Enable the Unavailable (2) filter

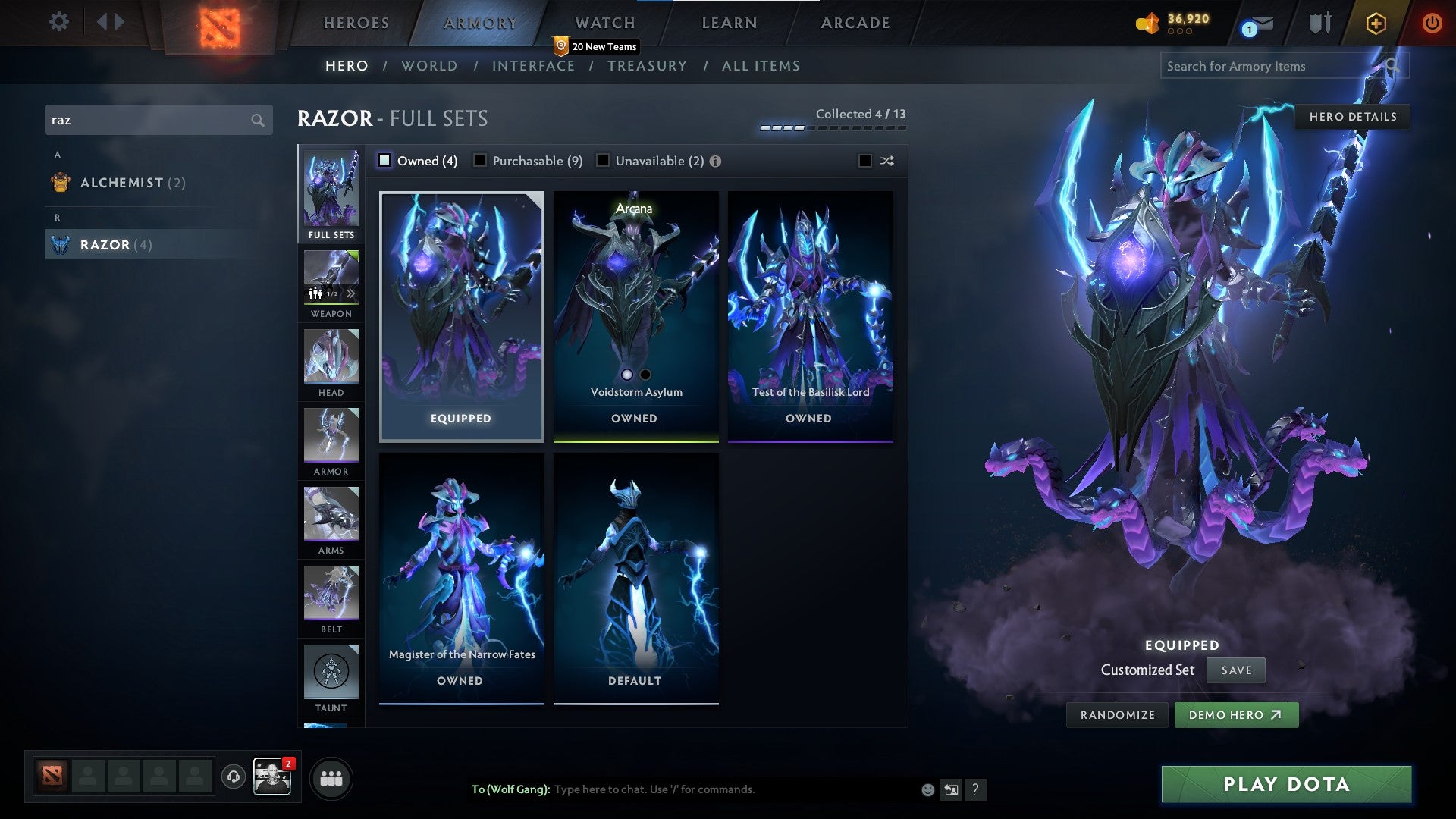pos(603,161)
